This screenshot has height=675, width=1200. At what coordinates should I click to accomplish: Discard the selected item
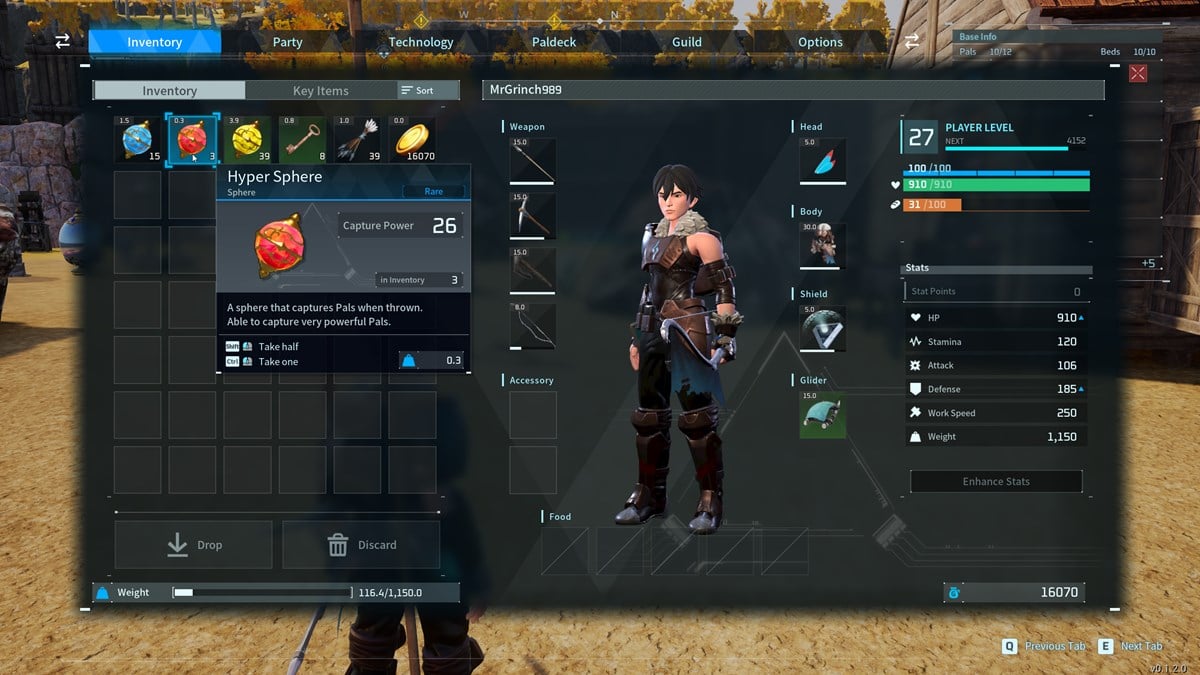click(361, 545)
